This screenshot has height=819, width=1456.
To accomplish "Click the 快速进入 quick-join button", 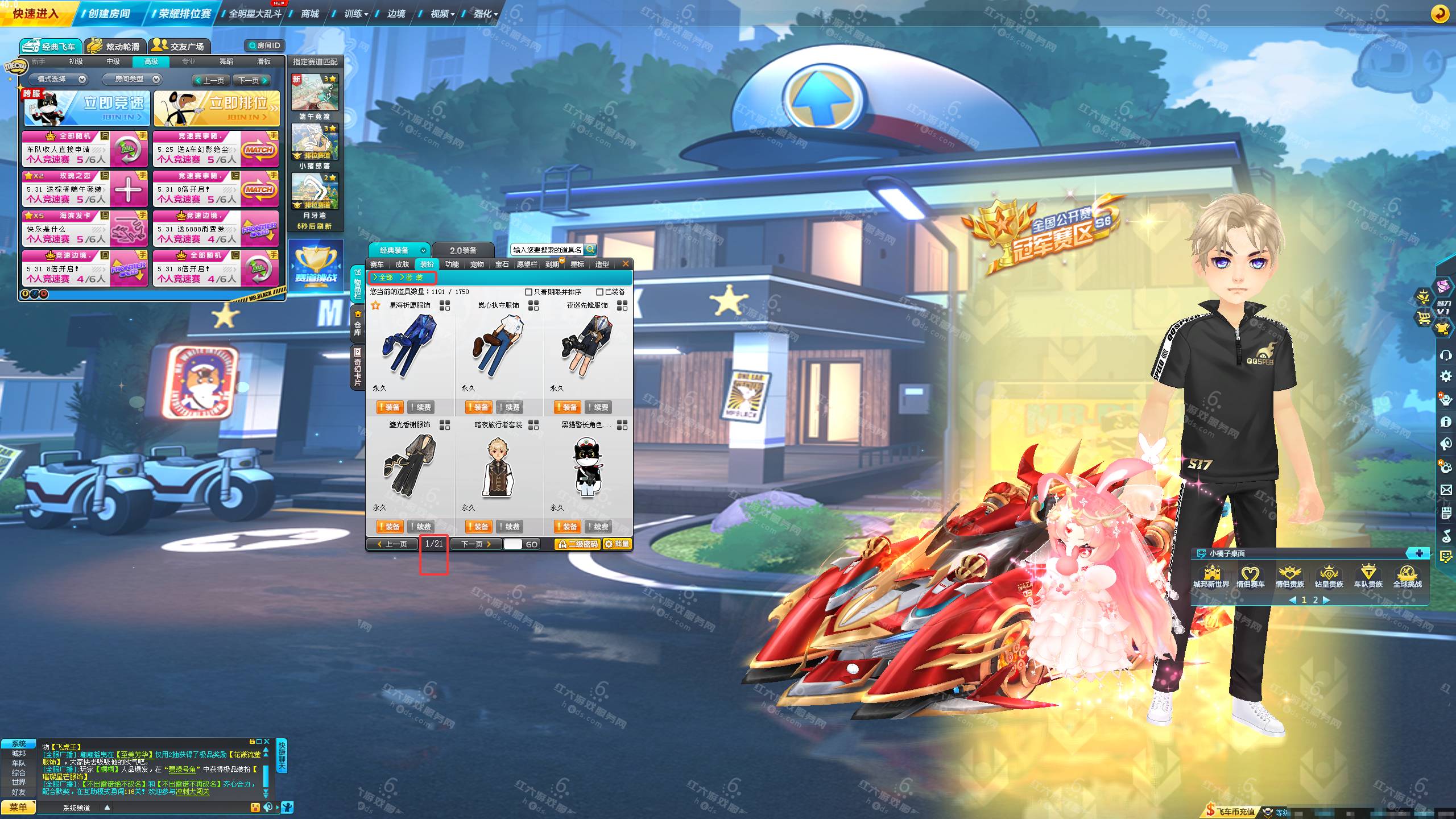I will pos(36,14).
